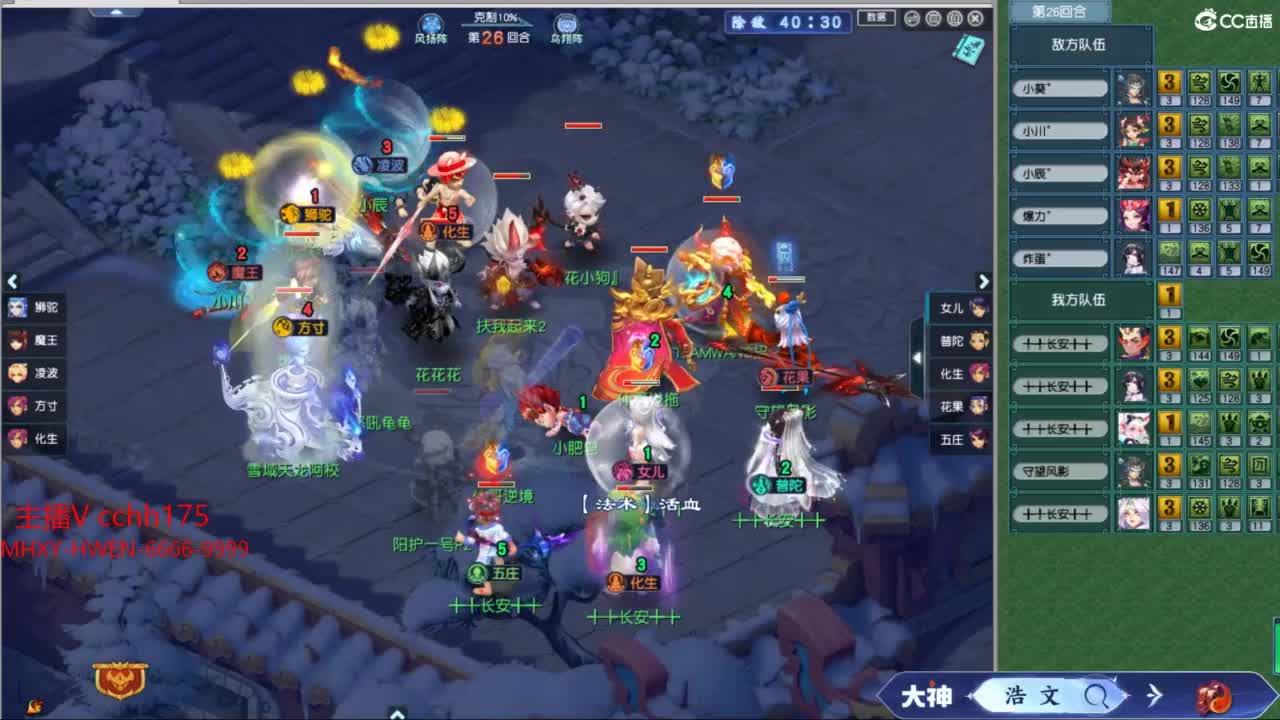Click the 爆力 enemy name button
This screenshot has height=720, width=1280.
pyautogui.click(x=1060, y=214)
